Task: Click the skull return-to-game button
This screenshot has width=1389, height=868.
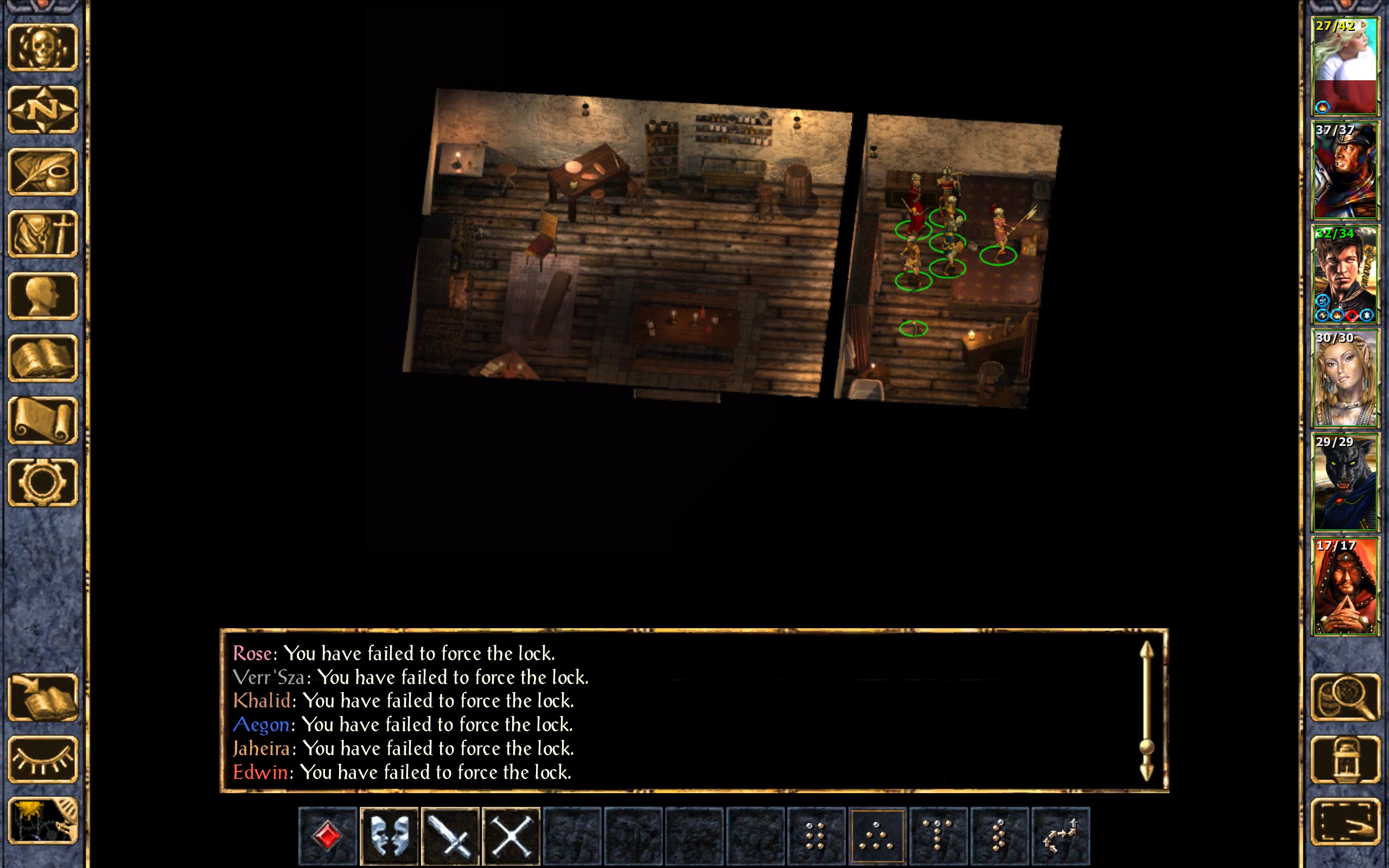Action: (43, 48)
